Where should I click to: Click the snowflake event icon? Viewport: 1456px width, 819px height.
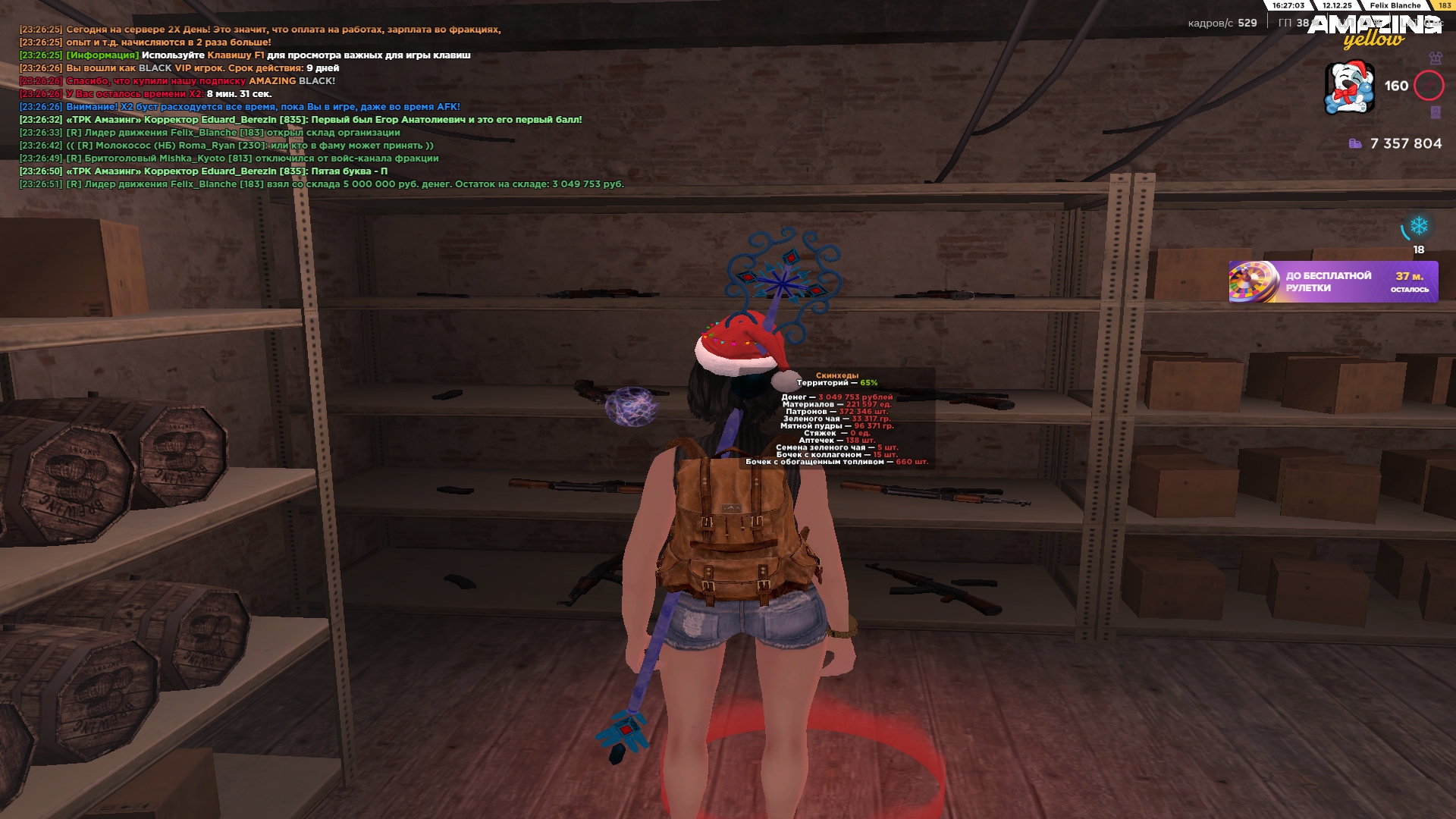click(1418, 226)
